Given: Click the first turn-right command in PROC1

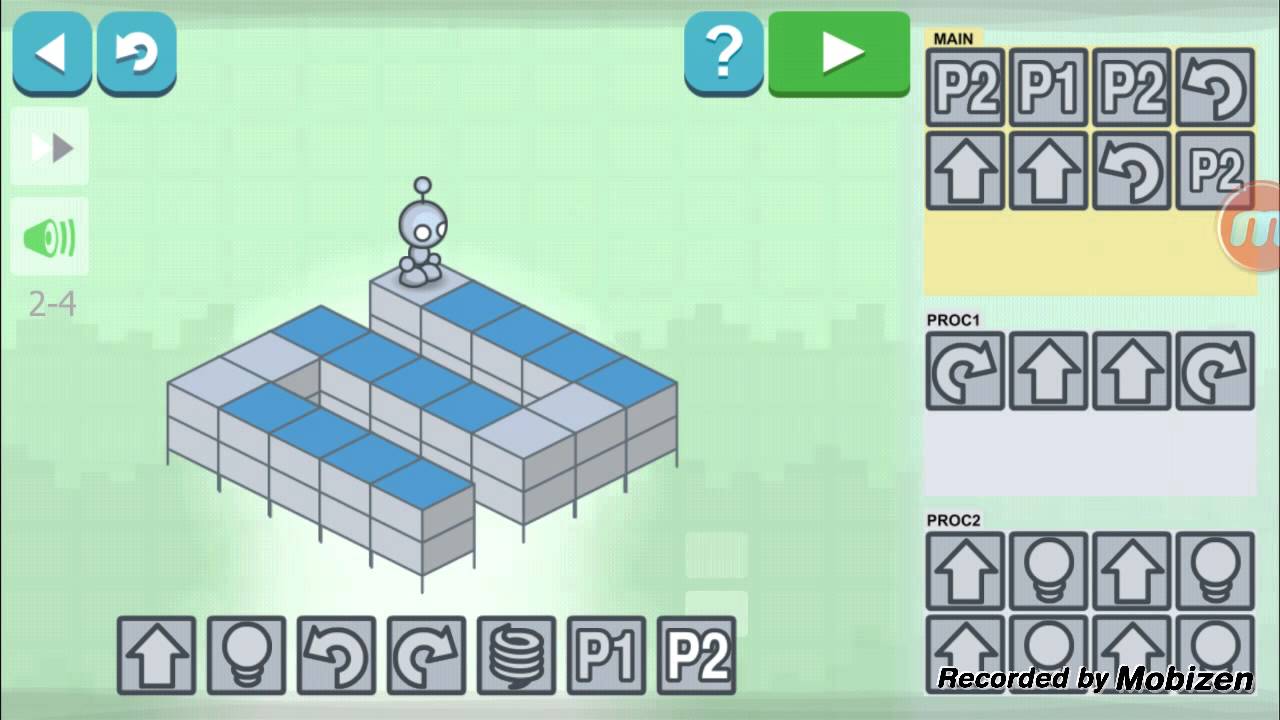Looking at the screenshot, I should [x=964, y=372].
